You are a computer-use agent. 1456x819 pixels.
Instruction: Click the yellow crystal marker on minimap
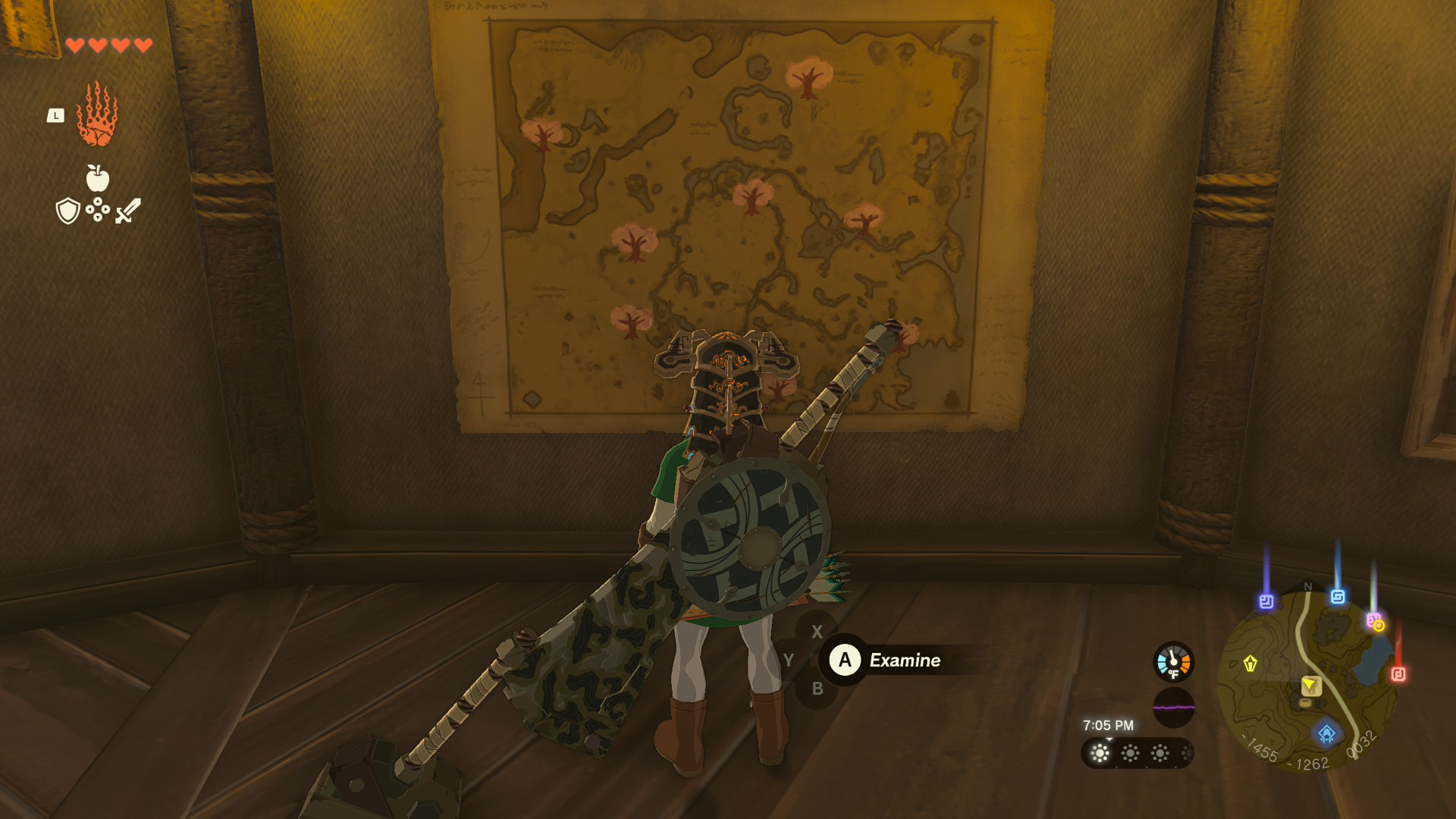pos(1250,664)
